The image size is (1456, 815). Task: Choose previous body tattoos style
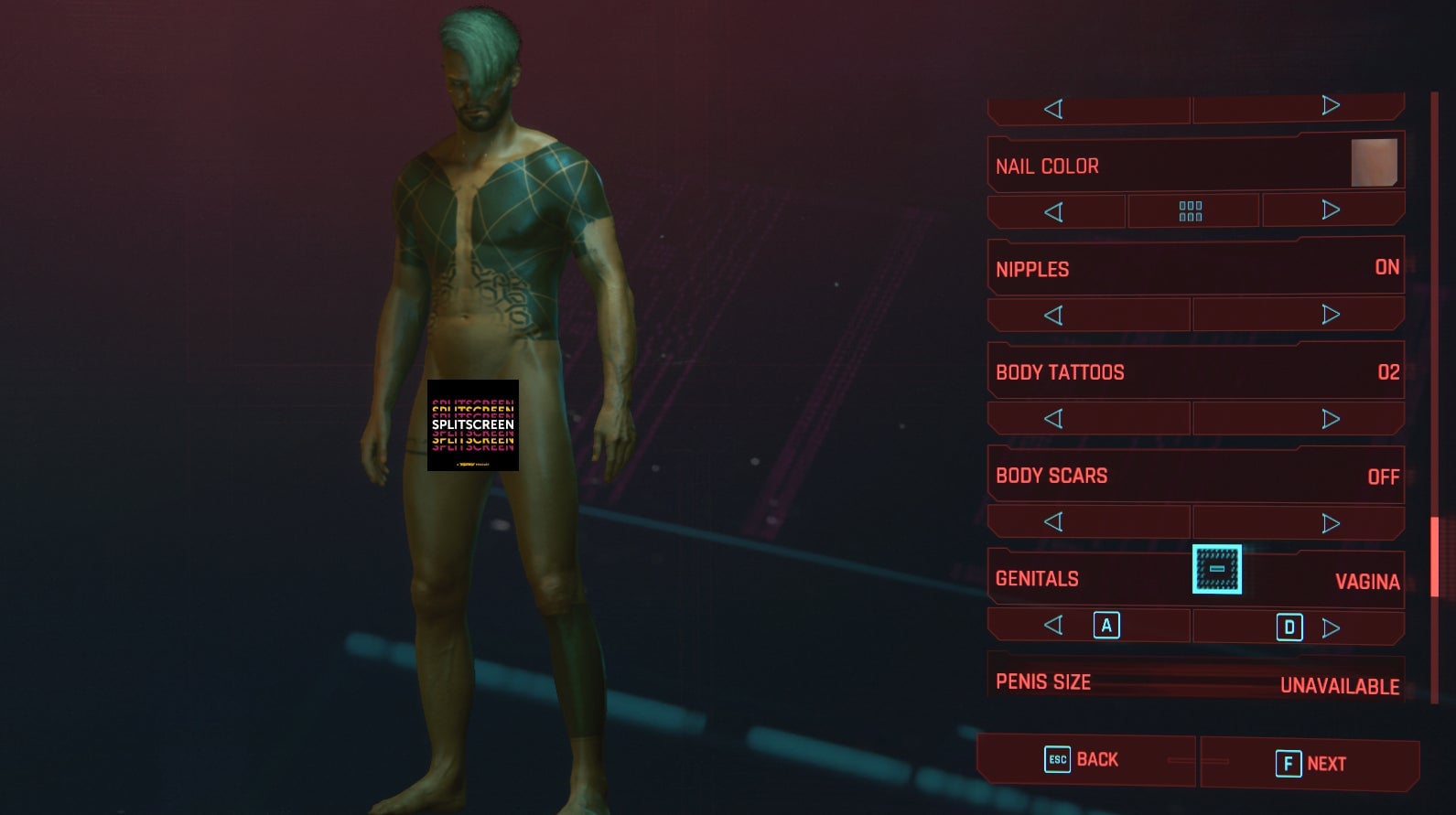[x=1054, y=419]
